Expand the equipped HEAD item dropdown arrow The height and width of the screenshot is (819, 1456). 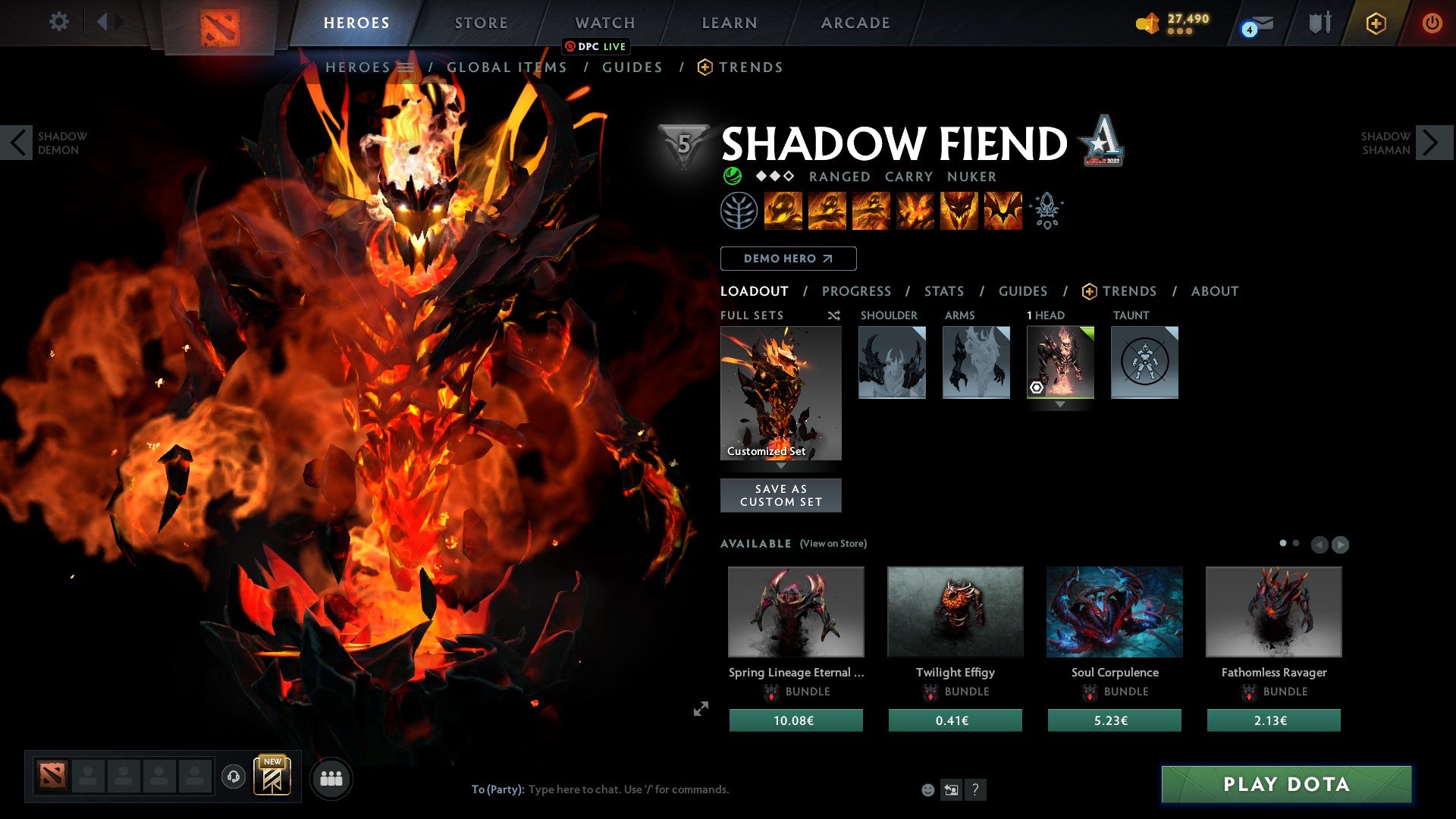click(x=1059, y=404)
